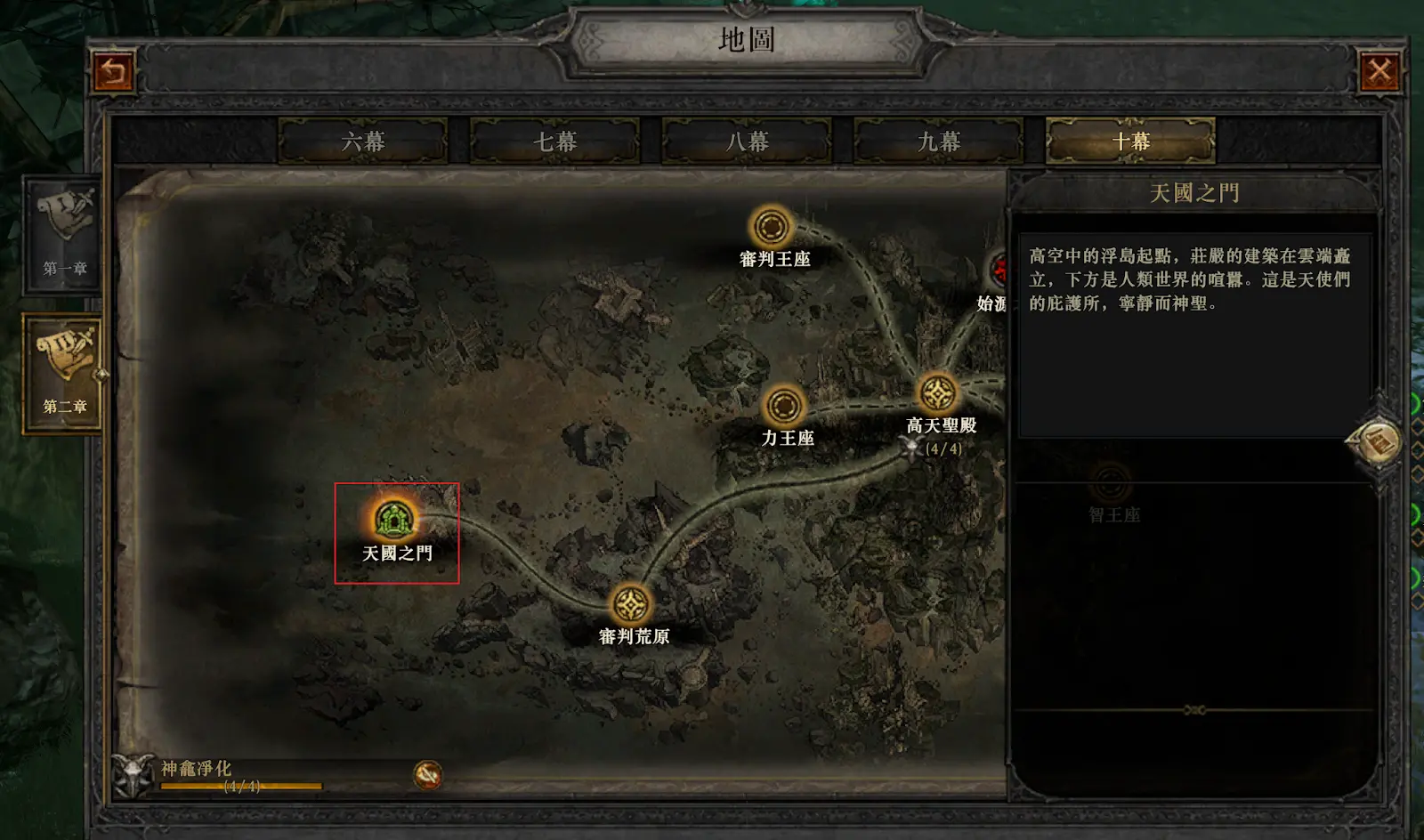Choose the 高天聖殿 map node
Screen dimensions: 1424x840
[937, 392]
